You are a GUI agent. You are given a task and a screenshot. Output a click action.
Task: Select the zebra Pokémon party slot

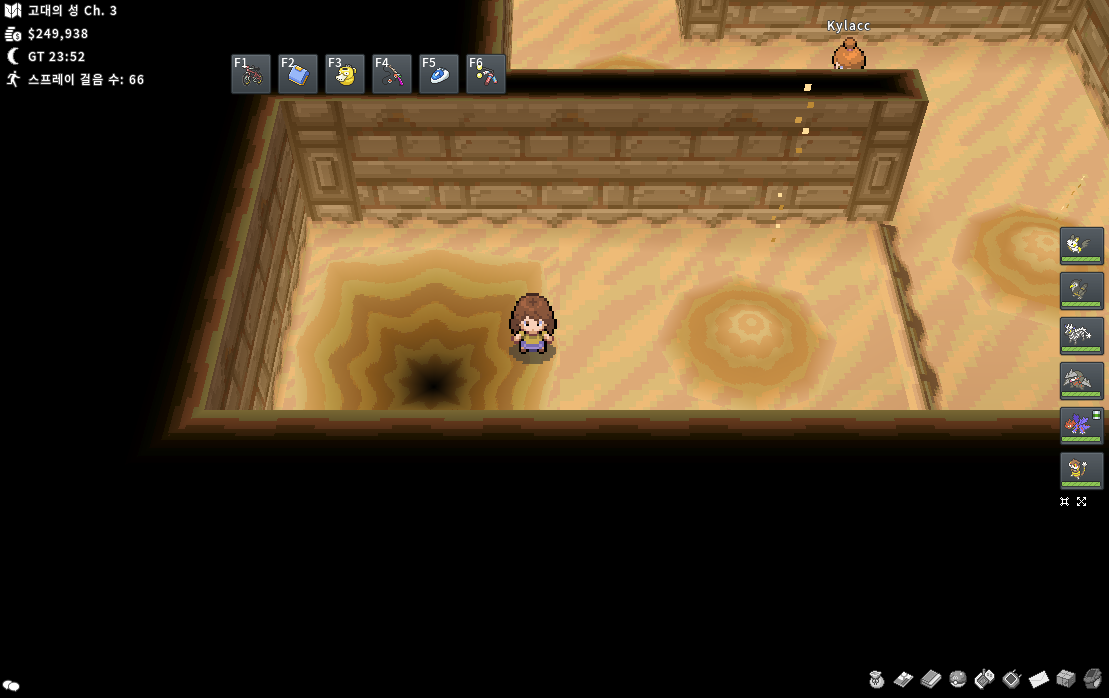pyautogui.click(x=1081, y=335)
